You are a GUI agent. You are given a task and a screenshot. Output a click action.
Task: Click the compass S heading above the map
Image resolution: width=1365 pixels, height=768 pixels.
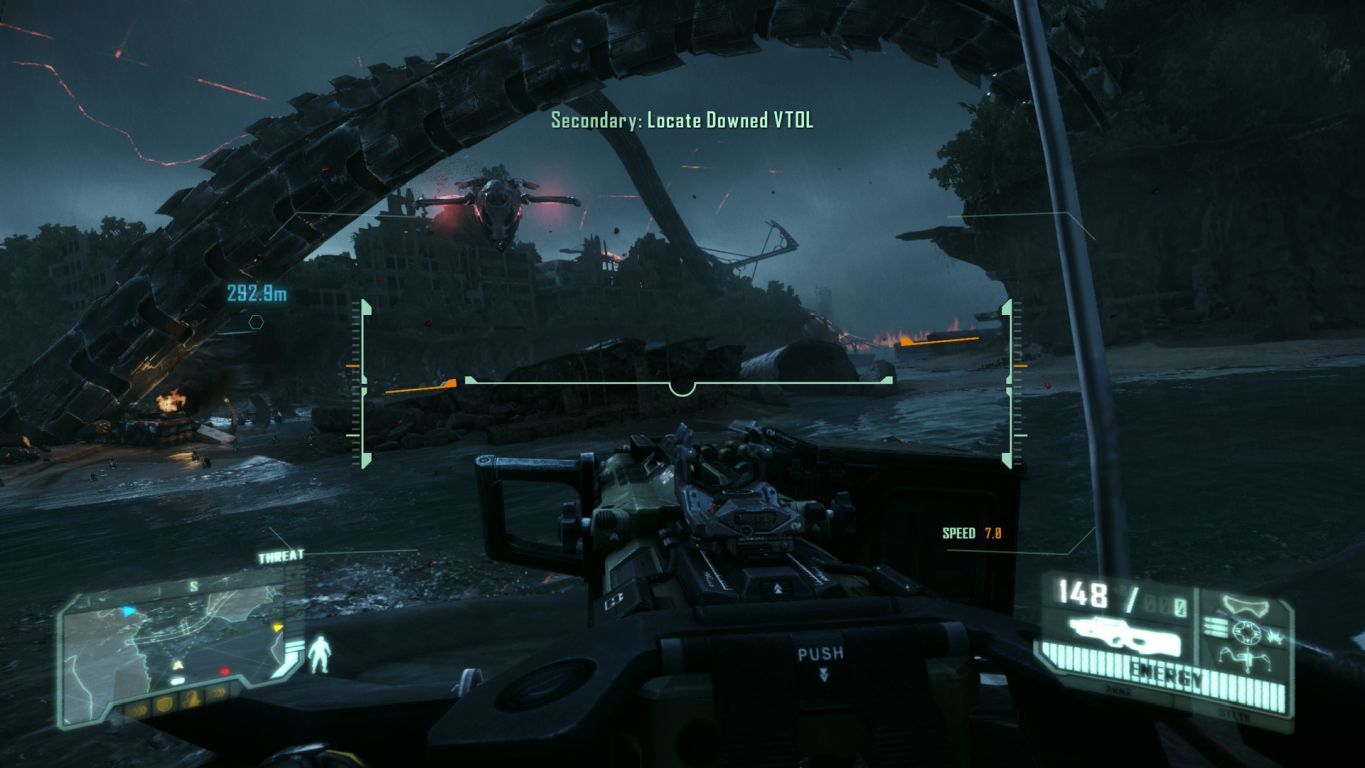tap(195, 585)
